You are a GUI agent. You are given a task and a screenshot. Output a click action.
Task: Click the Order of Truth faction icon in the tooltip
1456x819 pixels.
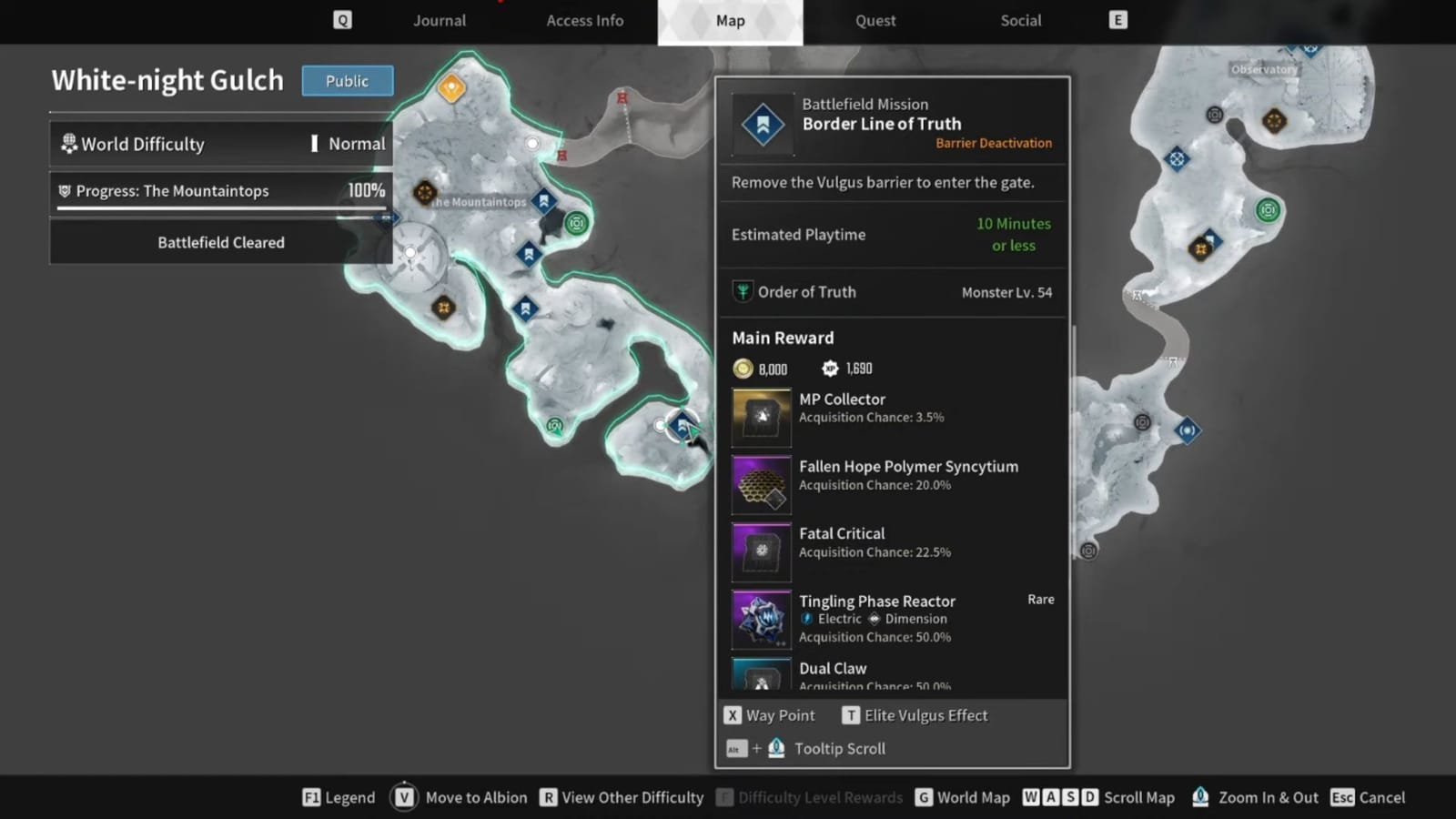pos(743,291)
